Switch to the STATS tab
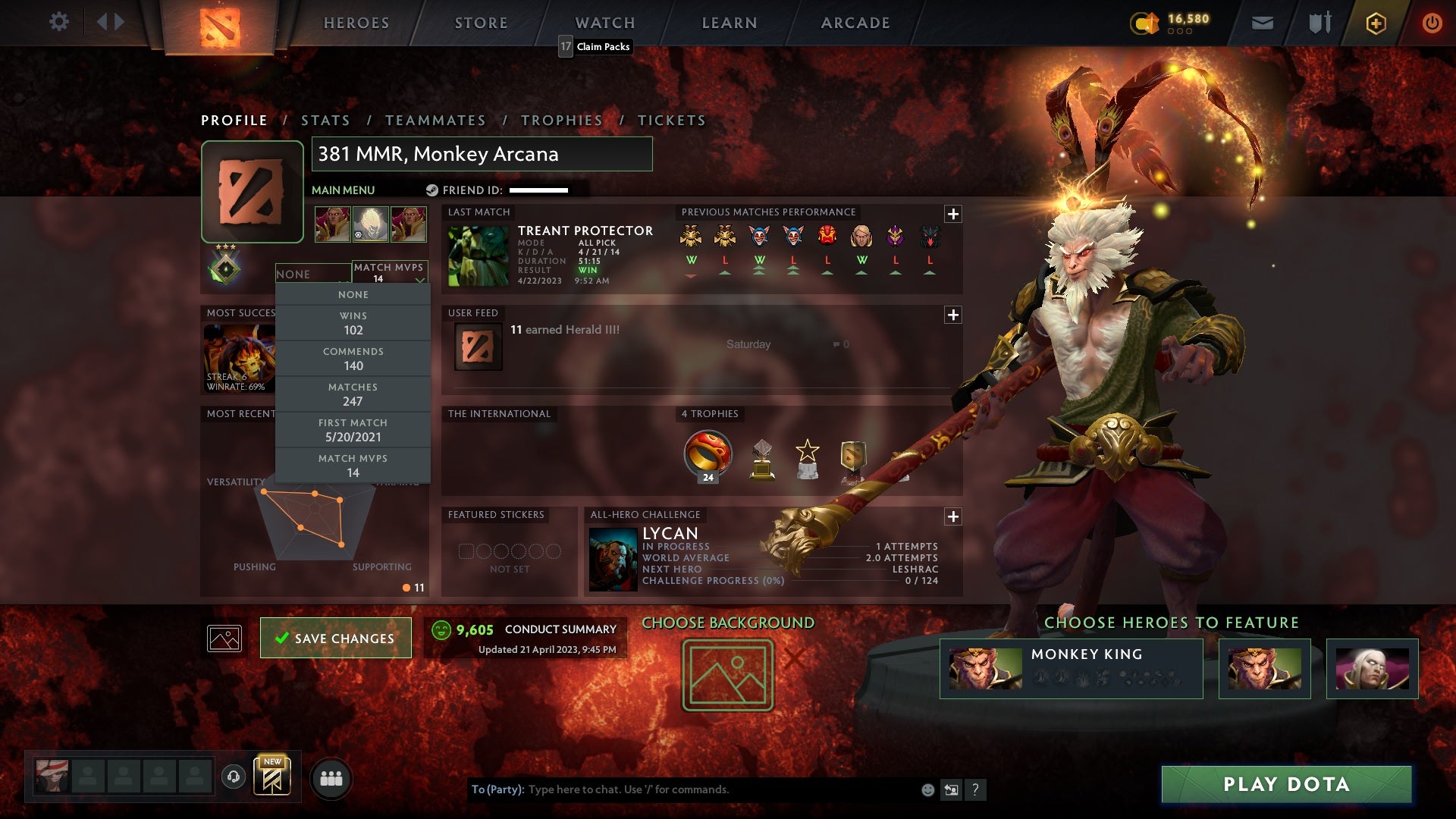 324,120
